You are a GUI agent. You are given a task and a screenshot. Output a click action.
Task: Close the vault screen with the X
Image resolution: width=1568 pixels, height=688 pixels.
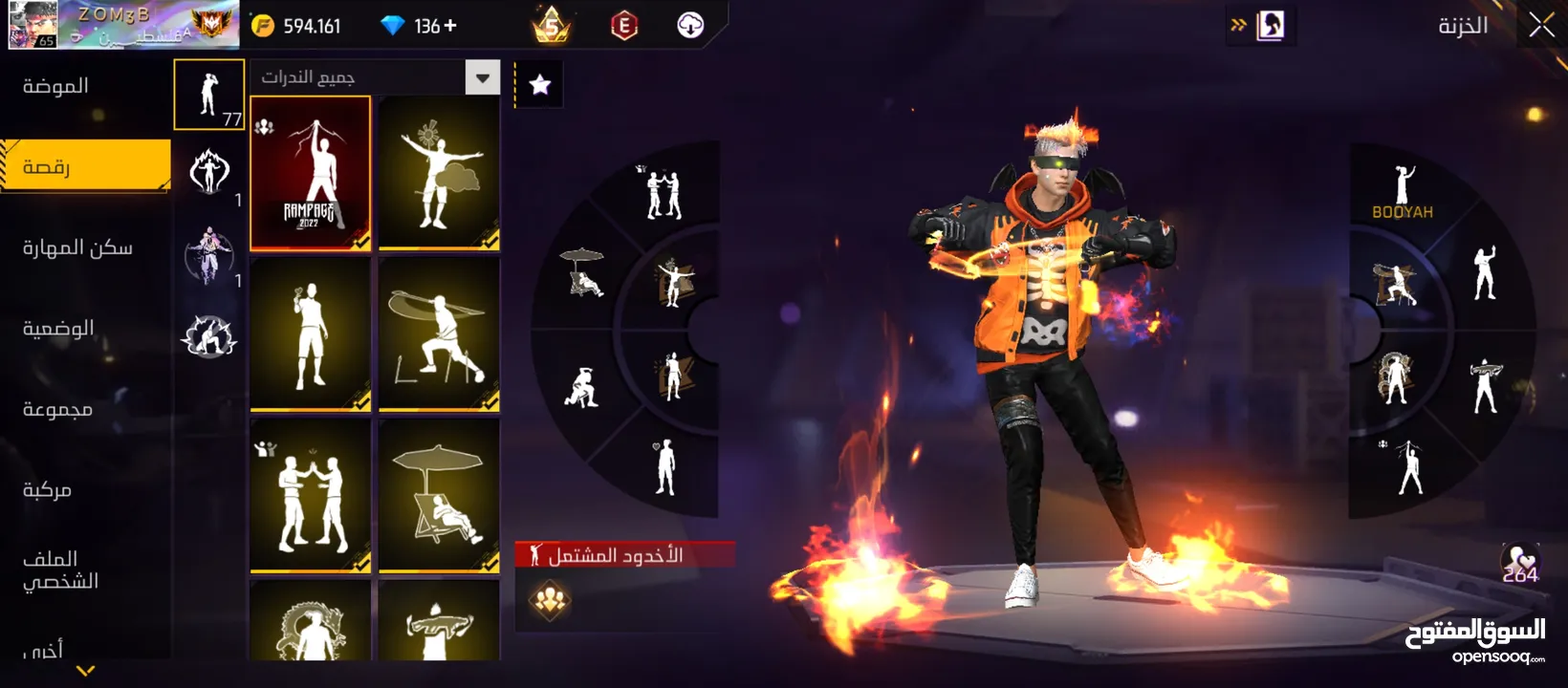1540,26
